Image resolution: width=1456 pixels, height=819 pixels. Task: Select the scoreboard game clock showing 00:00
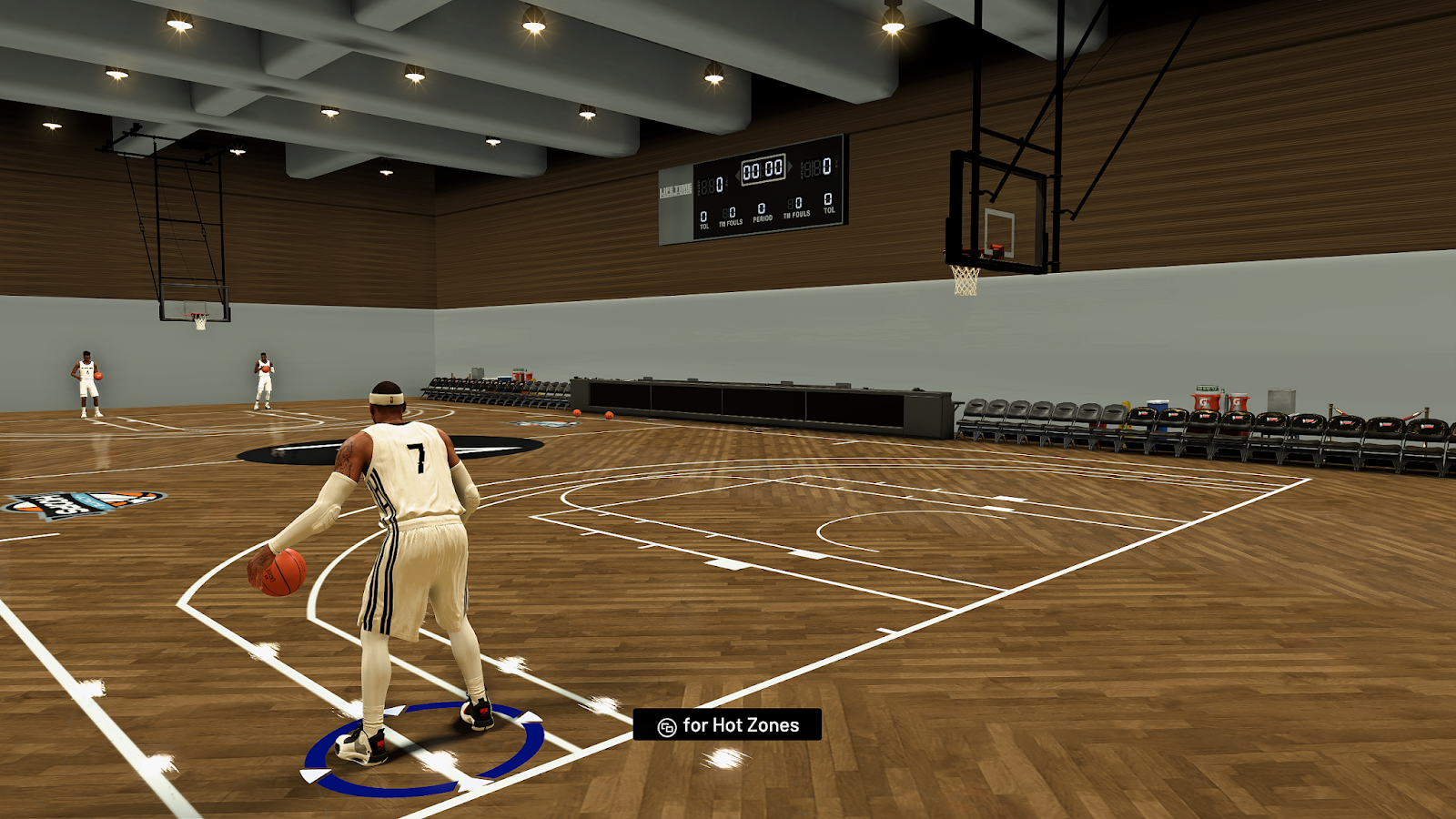click(x=763, y=169)
